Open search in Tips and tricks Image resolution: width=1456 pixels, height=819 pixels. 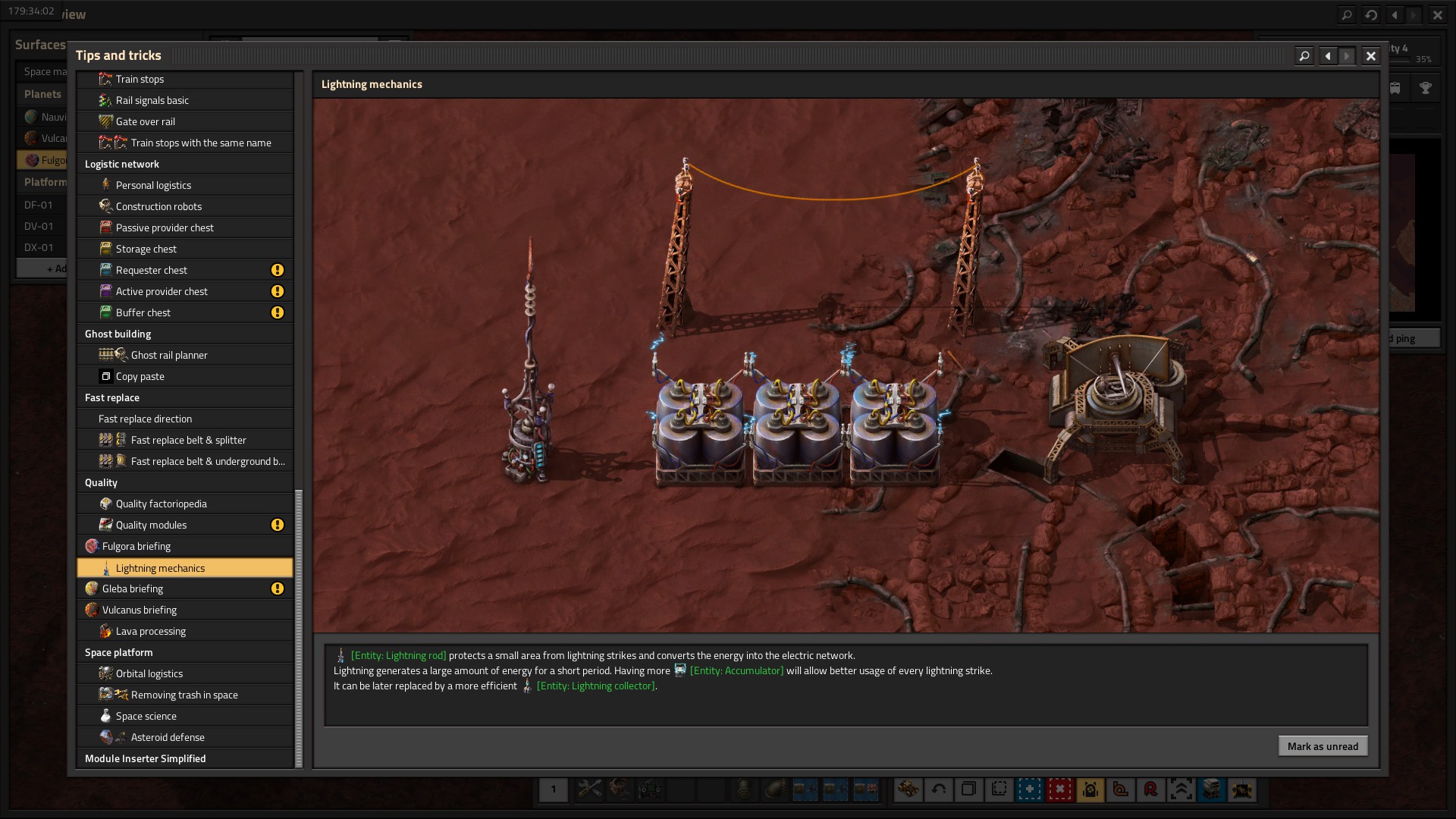point(1304,56)
